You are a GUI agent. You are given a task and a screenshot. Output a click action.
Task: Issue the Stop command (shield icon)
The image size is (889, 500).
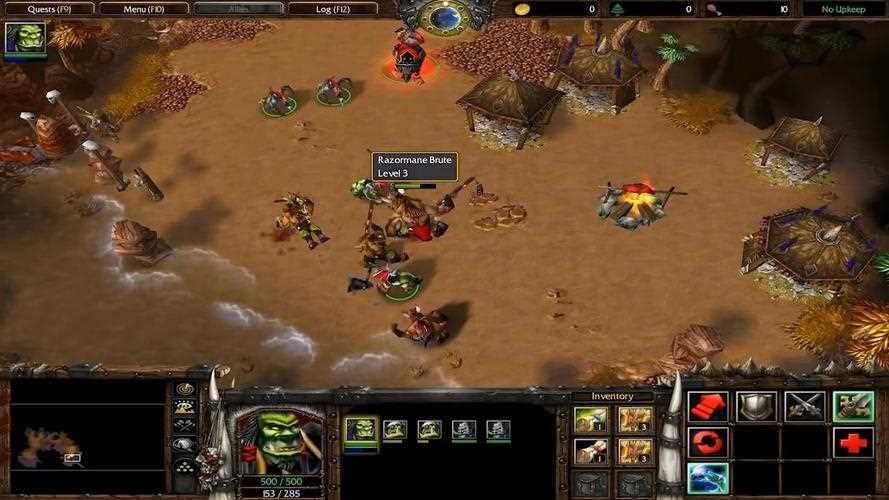click(x=756, y=406)
